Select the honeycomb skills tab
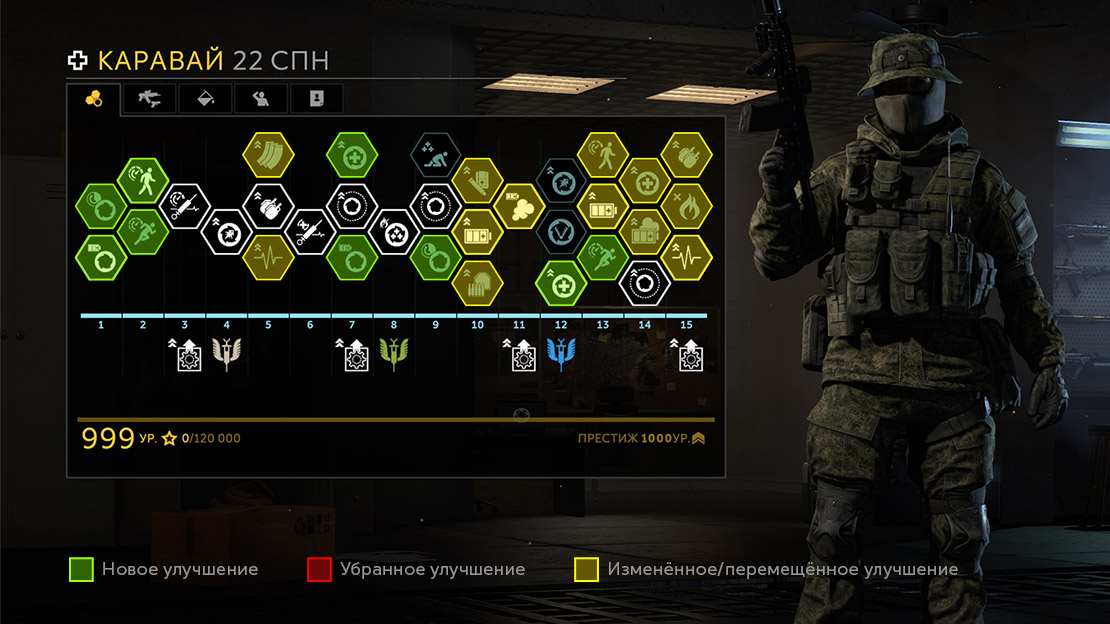The height and width of the screenshot is (624, 1110). coord(93,98)
